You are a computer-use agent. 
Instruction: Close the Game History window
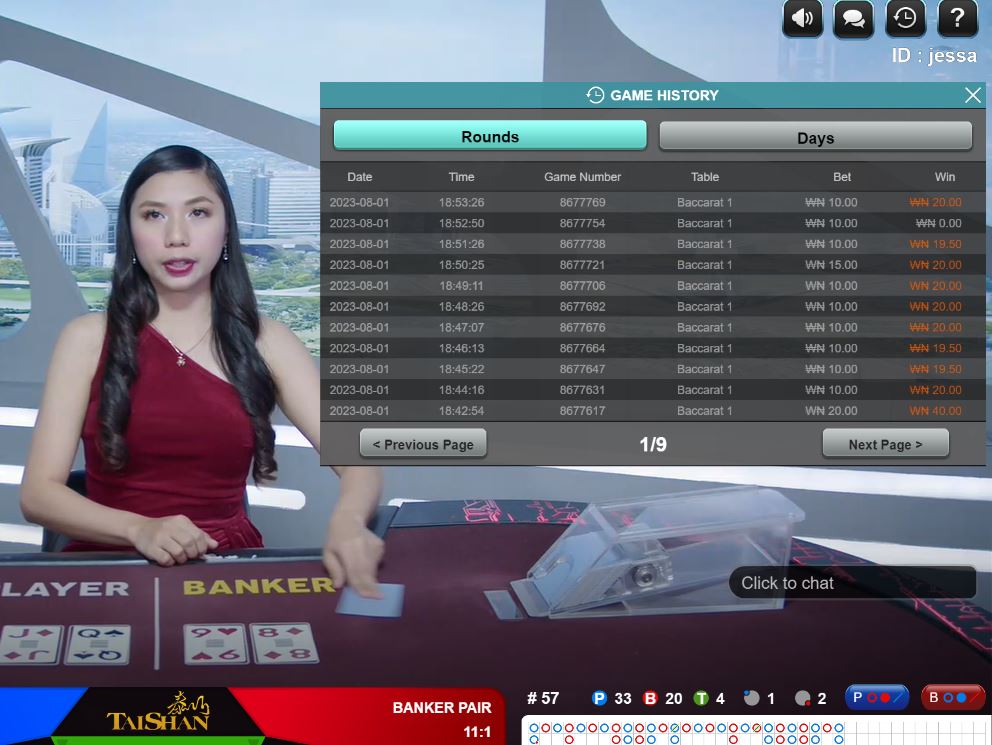(x=972, y=95)
